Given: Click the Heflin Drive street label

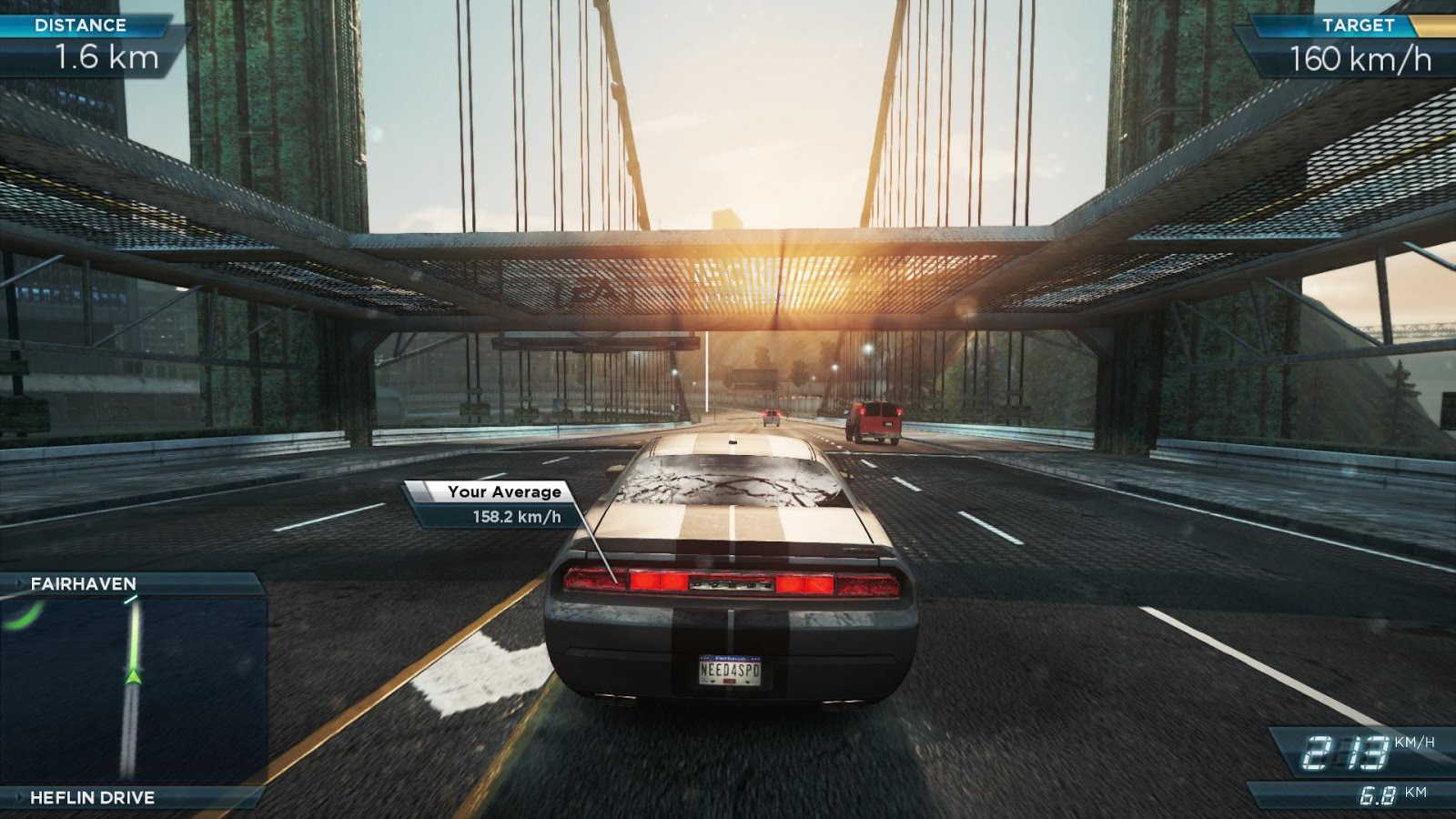Looking at the screenshot, I should [x=92, y=798].
